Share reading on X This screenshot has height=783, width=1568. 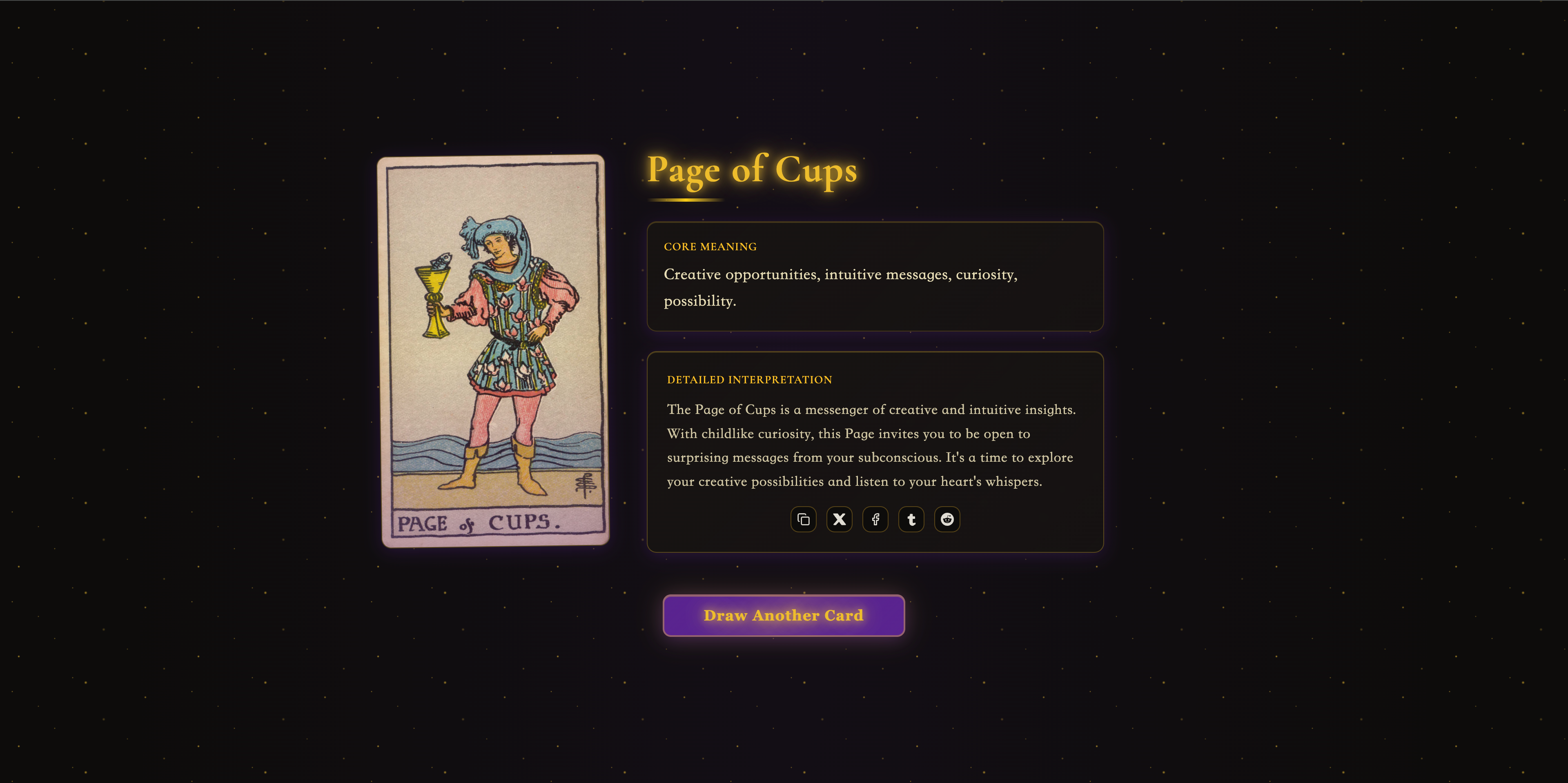839,520
